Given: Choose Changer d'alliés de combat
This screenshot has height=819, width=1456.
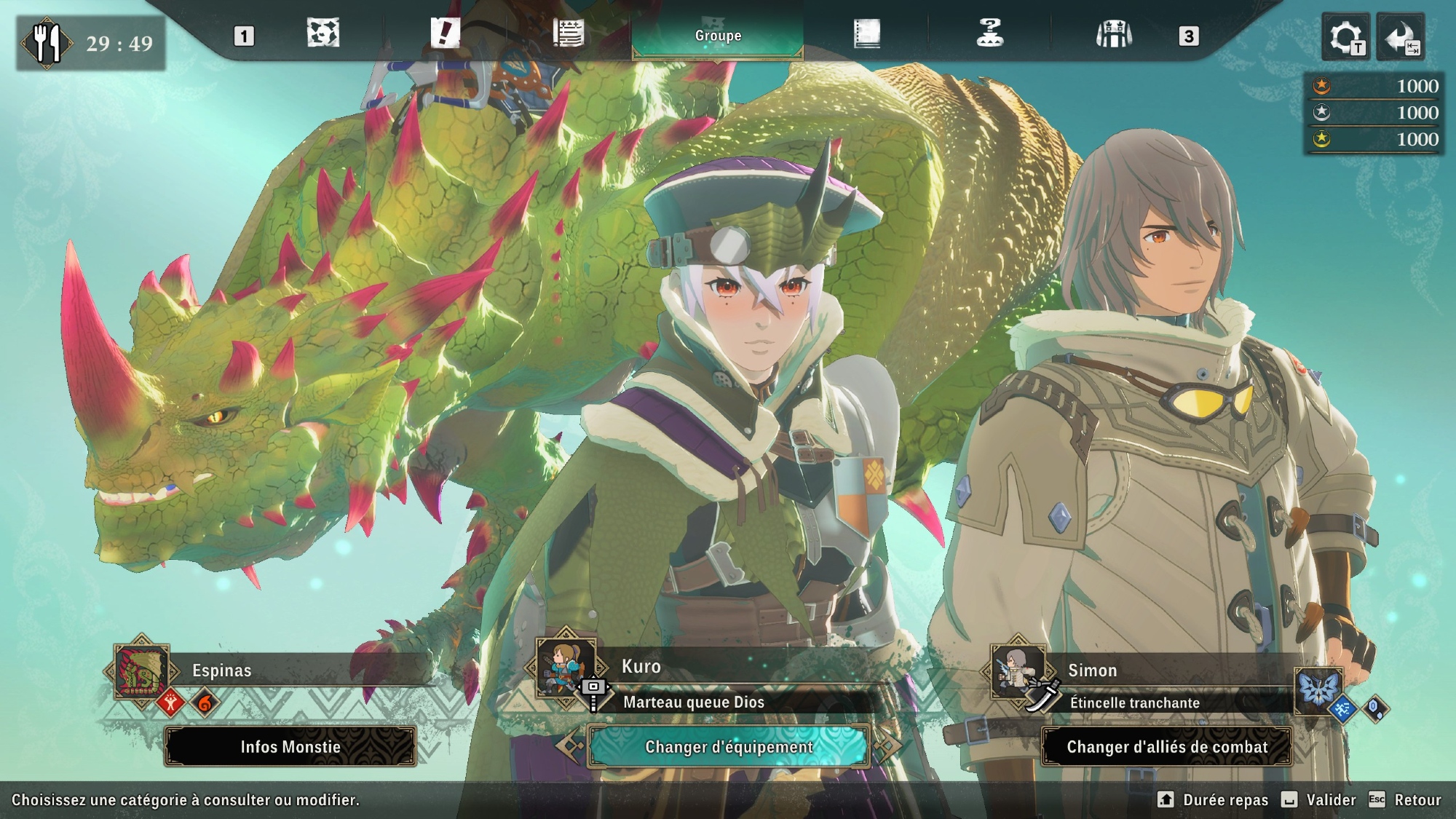Looking at the screenshot, I should [x=1166, y=747].
